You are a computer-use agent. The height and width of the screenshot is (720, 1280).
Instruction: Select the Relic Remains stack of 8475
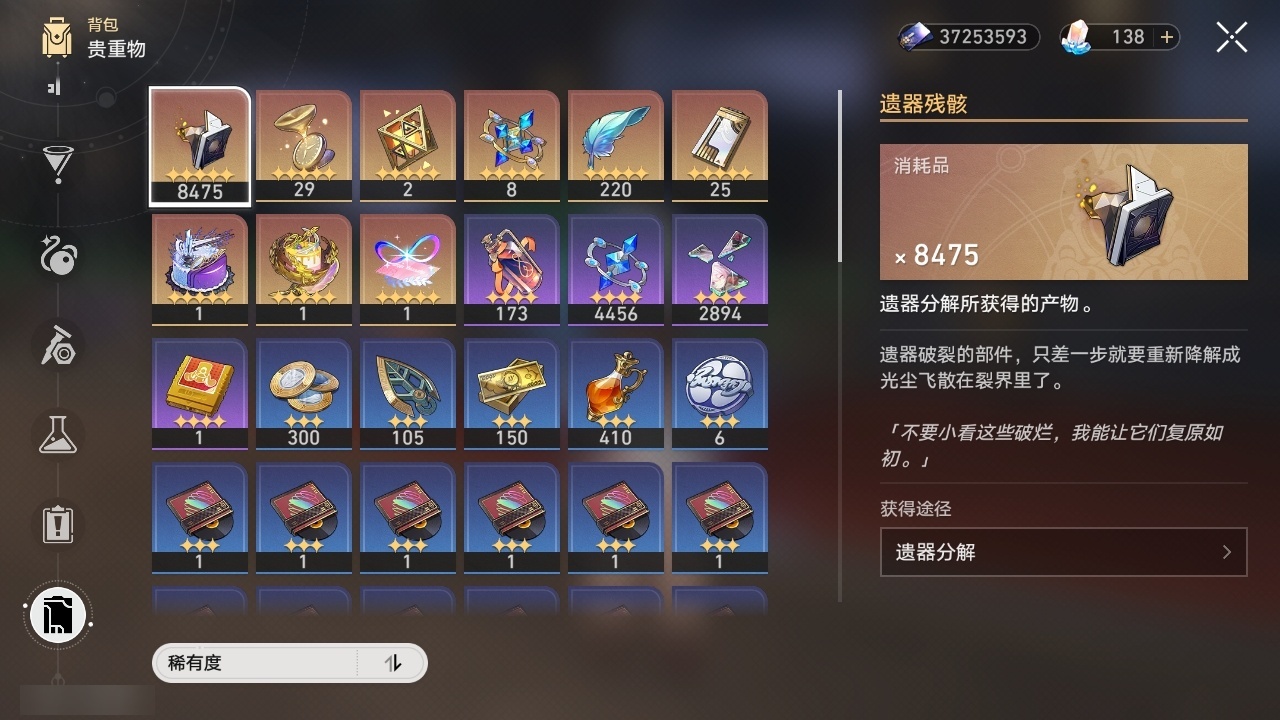tap(199, 145)
